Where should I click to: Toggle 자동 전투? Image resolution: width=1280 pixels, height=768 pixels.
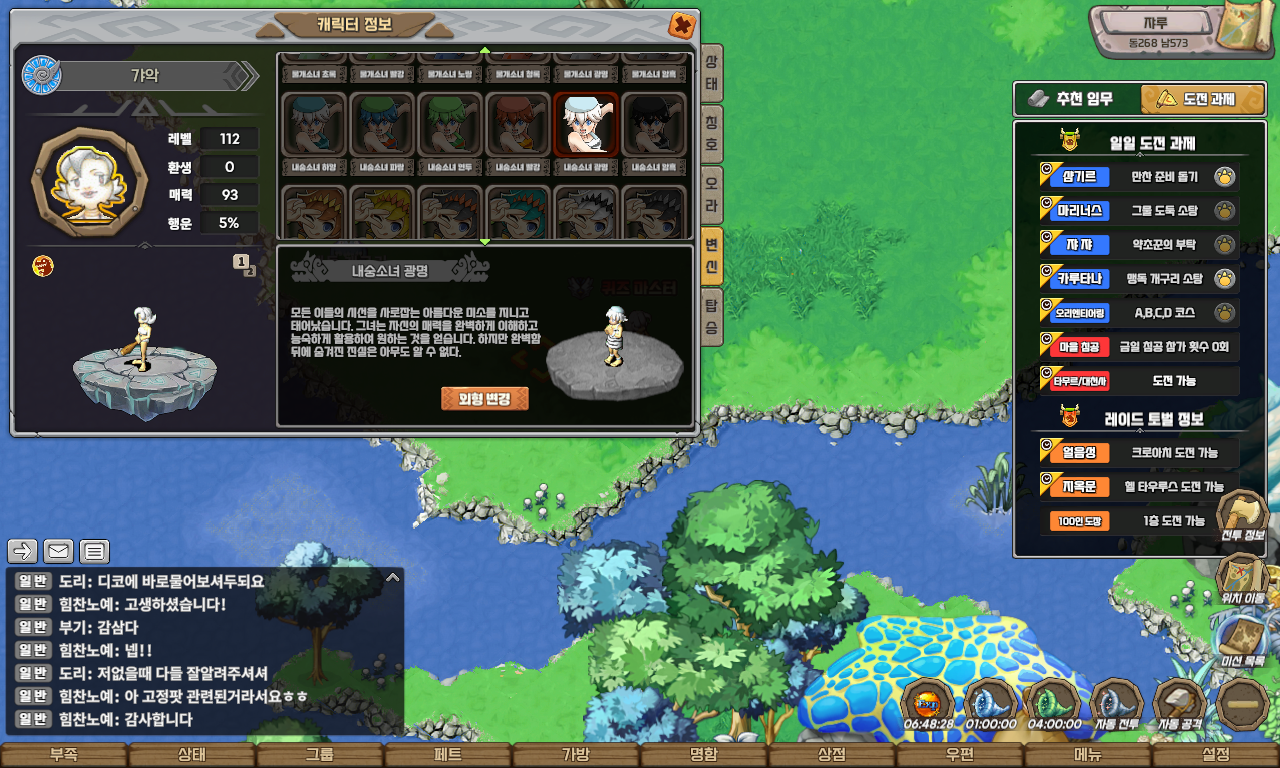(x=1116, y=703)
